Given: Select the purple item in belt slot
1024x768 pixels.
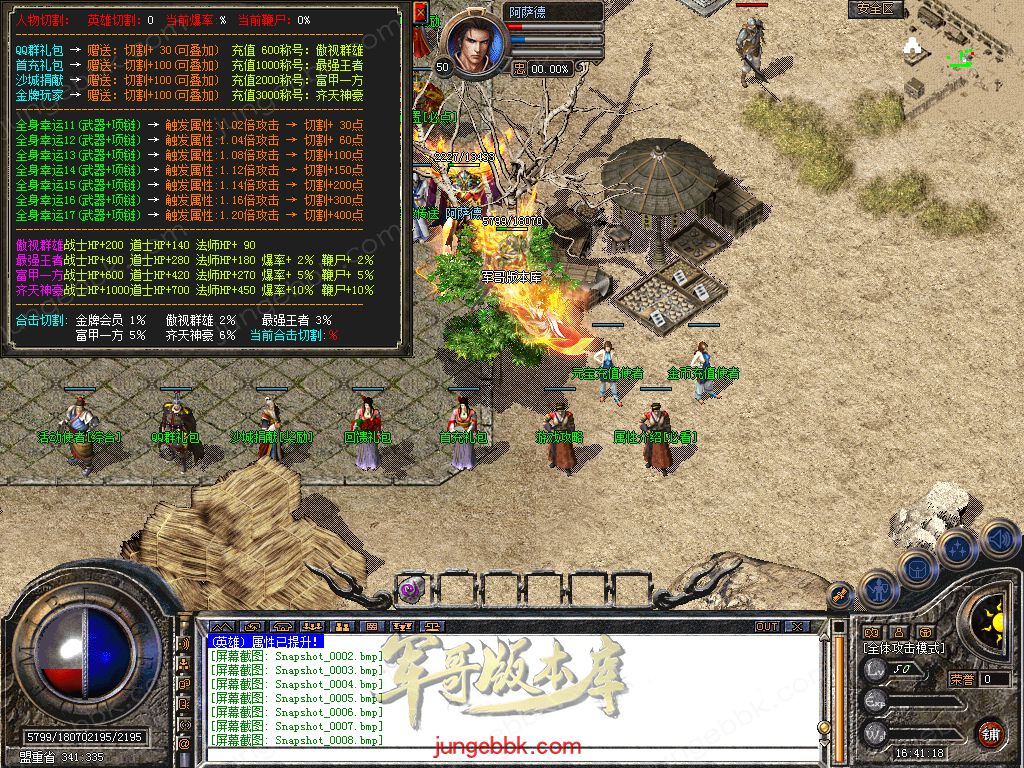Looking at the screenshot, I should click(410, 589).
